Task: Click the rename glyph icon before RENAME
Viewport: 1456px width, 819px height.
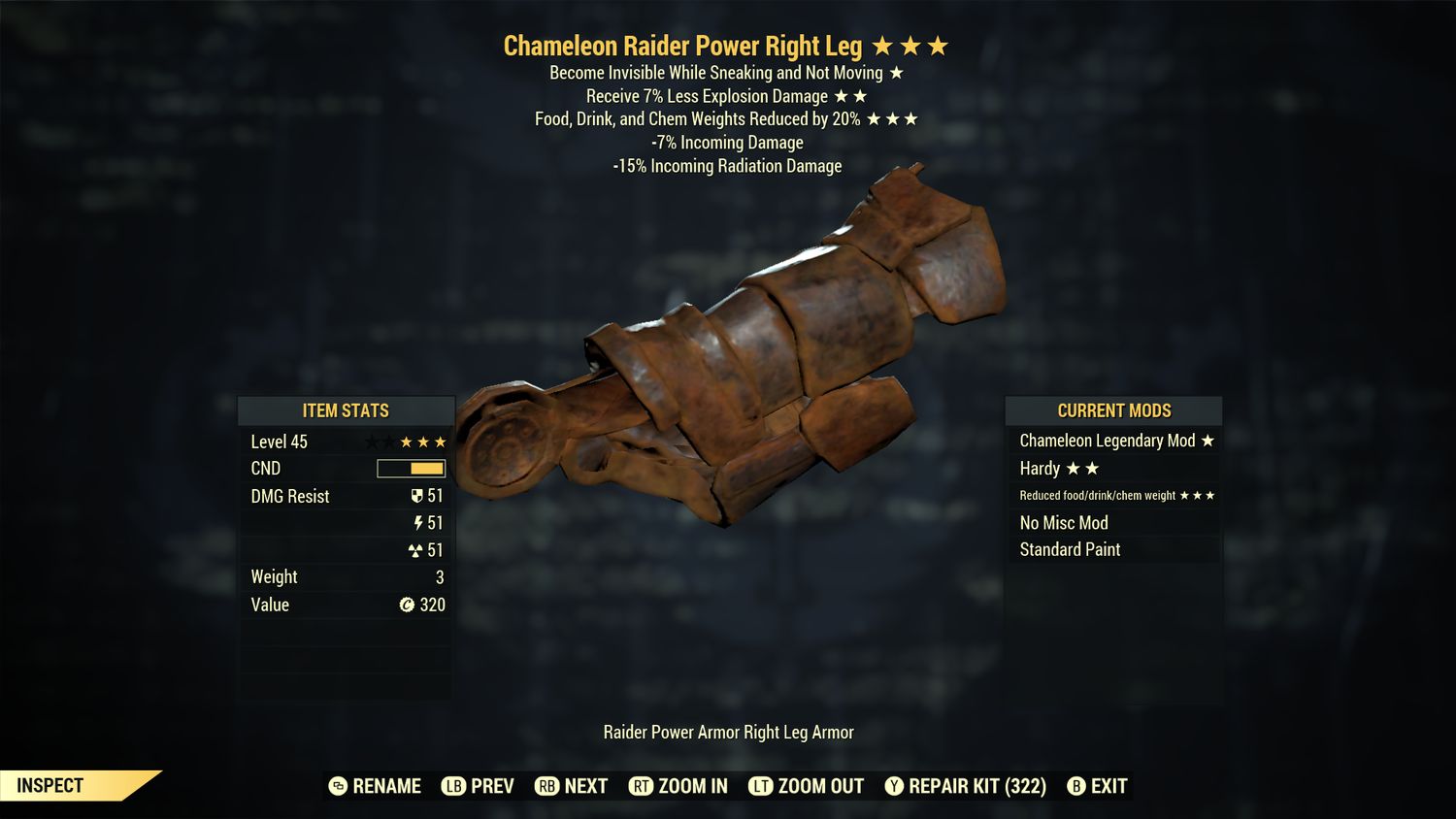Action: (338, 786)
